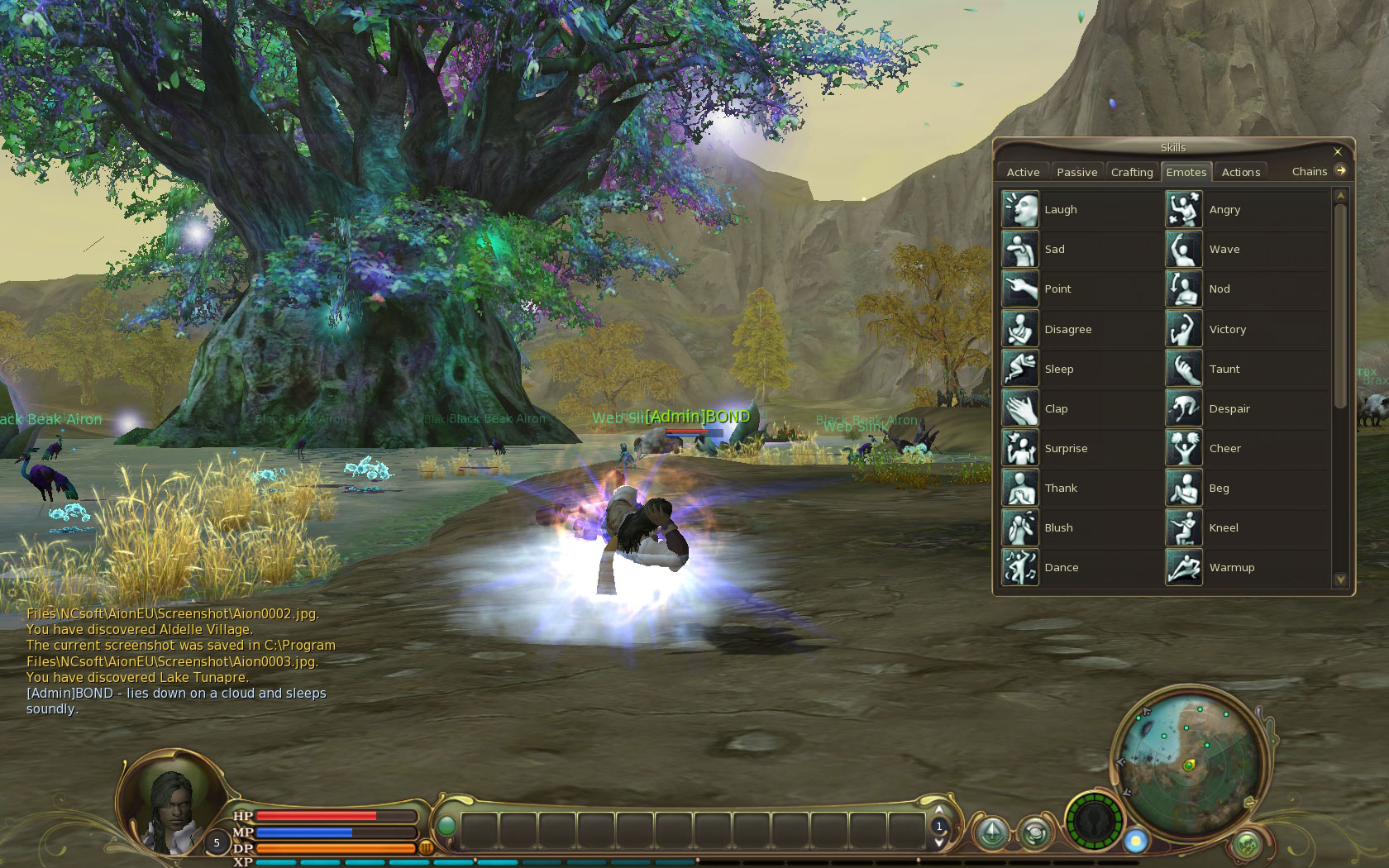
Task: Select the Actions tab
Action: tap(1240, 172)
